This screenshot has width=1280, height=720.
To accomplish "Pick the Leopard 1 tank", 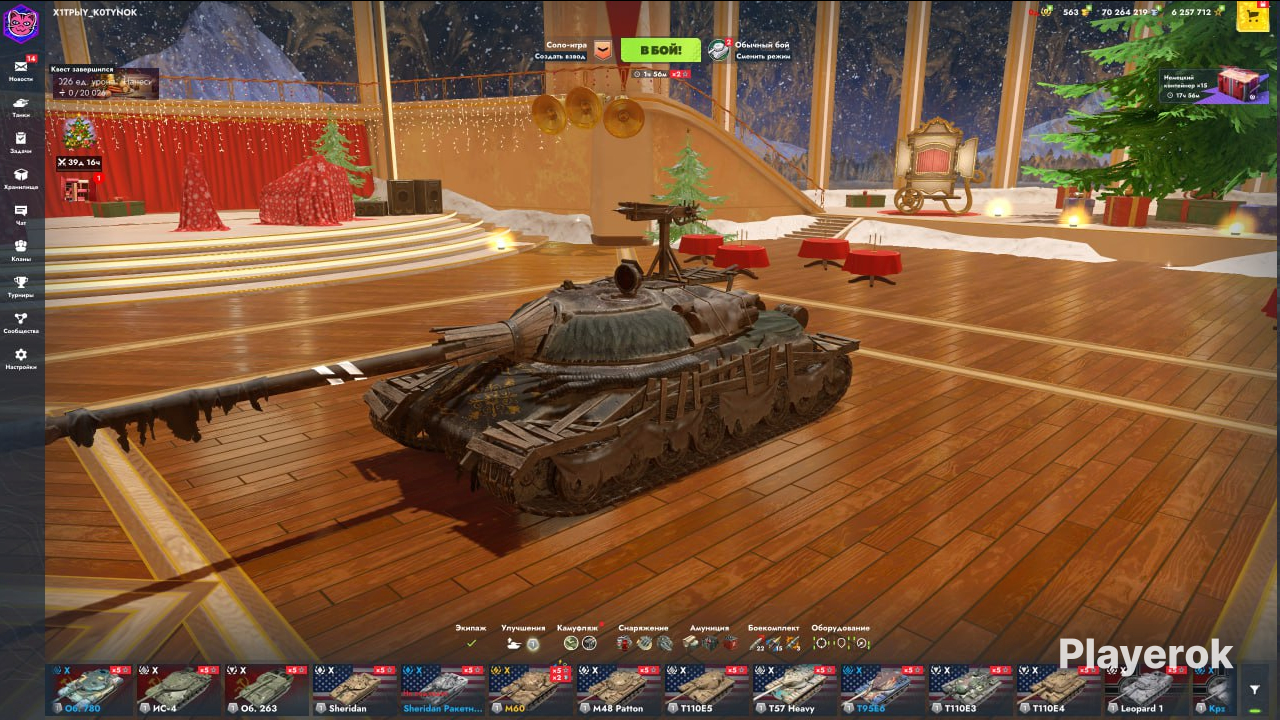I will coord(1146,689).
